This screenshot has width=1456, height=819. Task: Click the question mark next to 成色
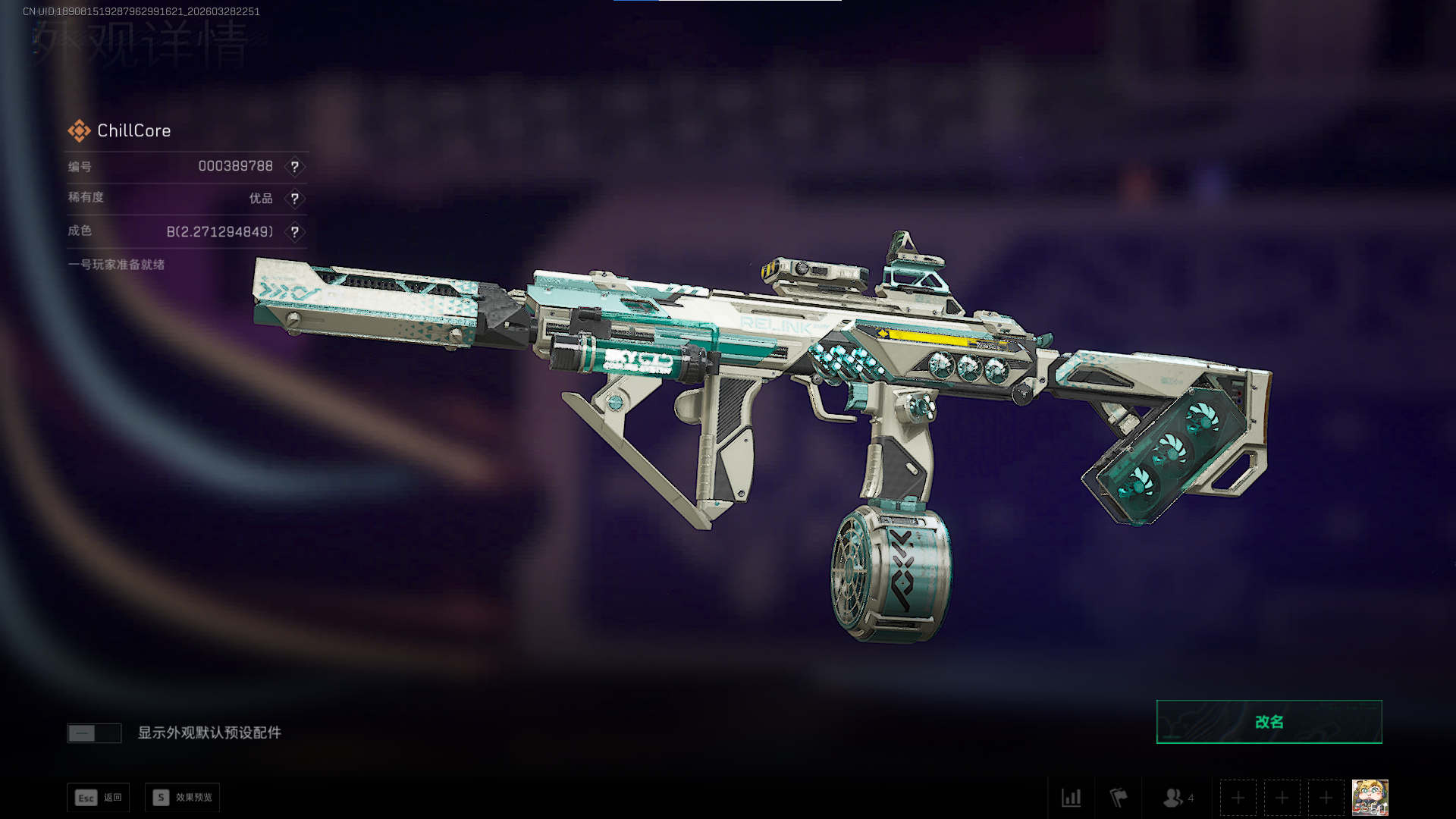(295, 232)
